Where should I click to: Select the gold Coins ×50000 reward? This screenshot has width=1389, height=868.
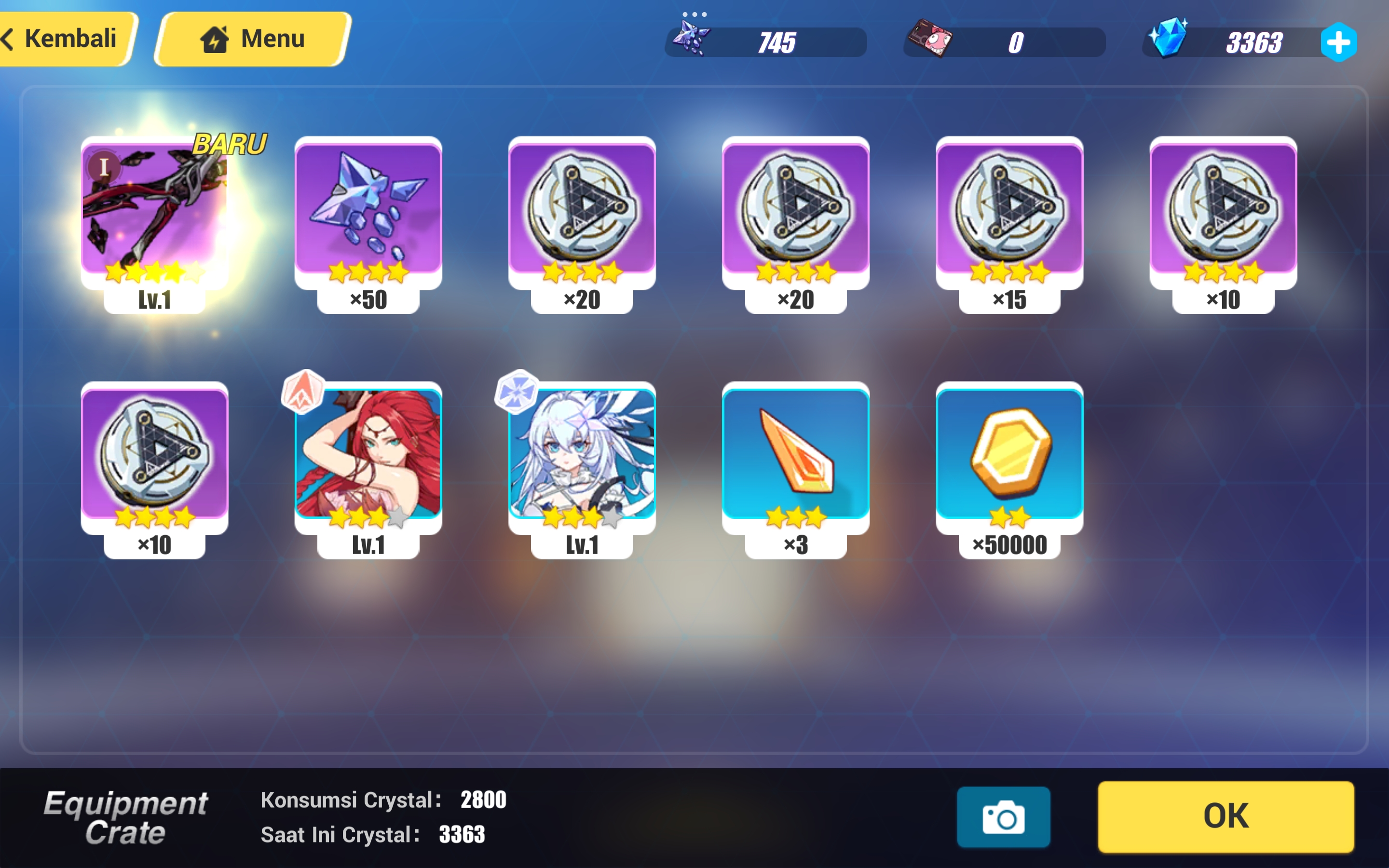[1009, 459]
